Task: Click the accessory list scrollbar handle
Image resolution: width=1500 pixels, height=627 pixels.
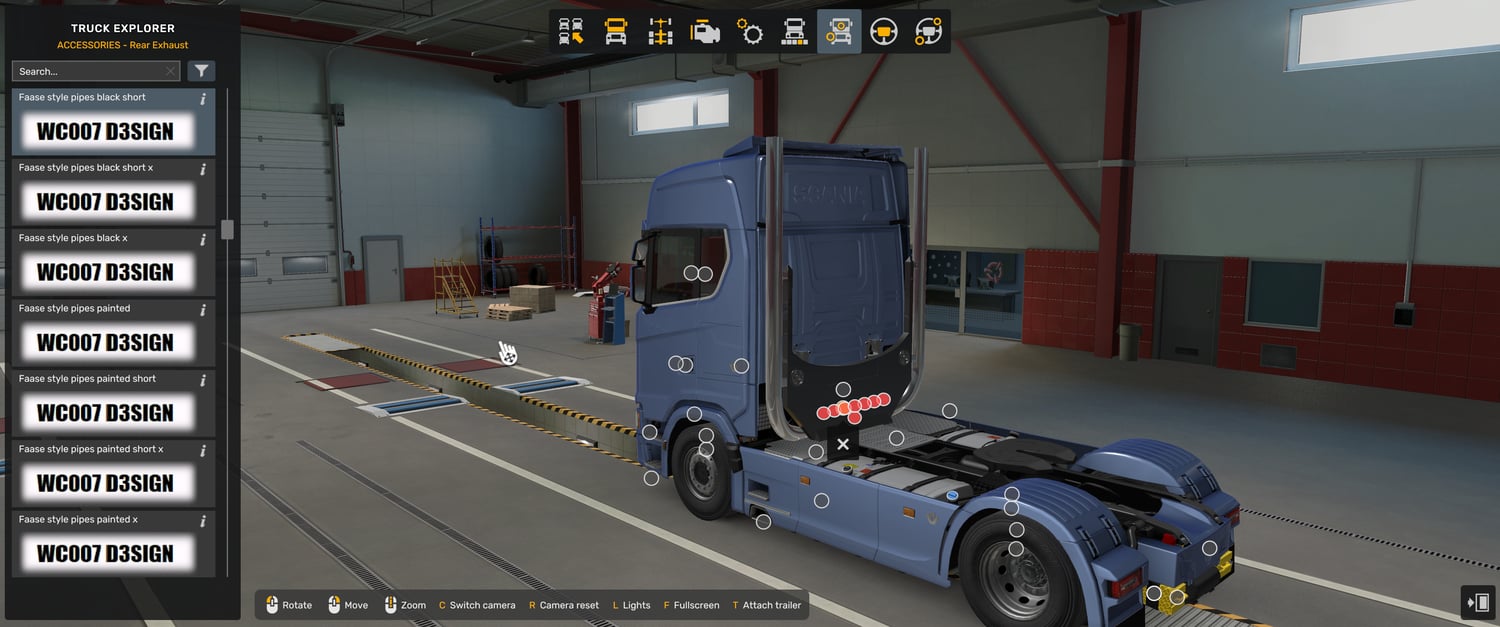Action: (x=227, y=229)
